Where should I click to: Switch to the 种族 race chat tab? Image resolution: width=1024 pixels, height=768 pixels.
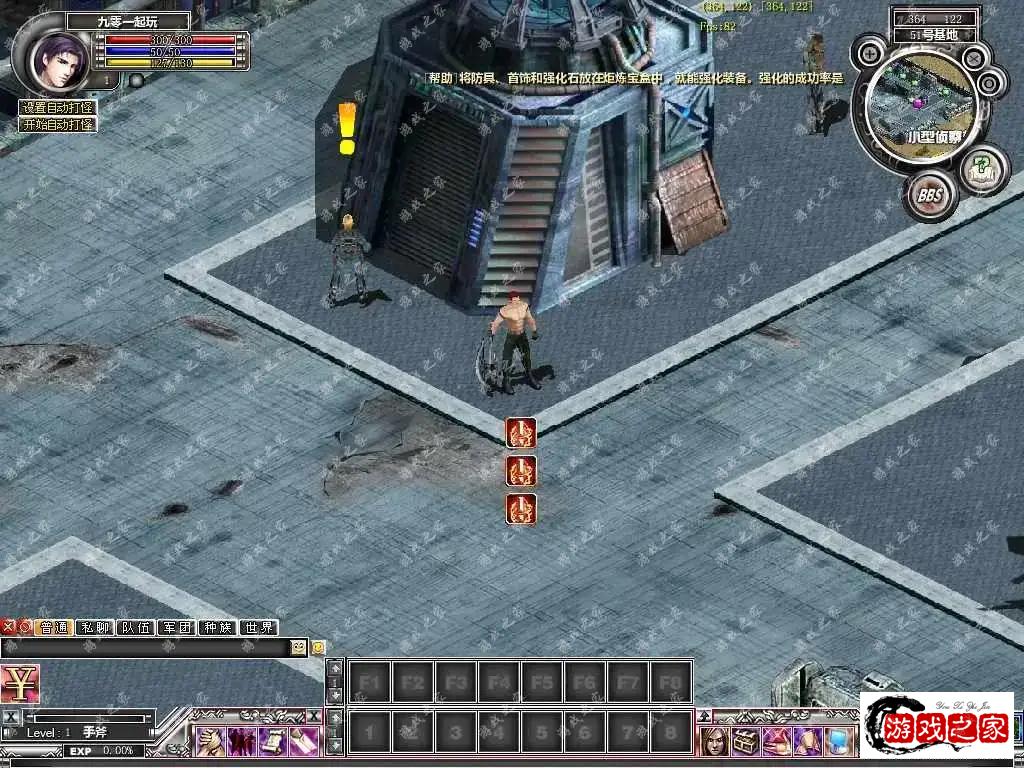(x=217, y=628)
